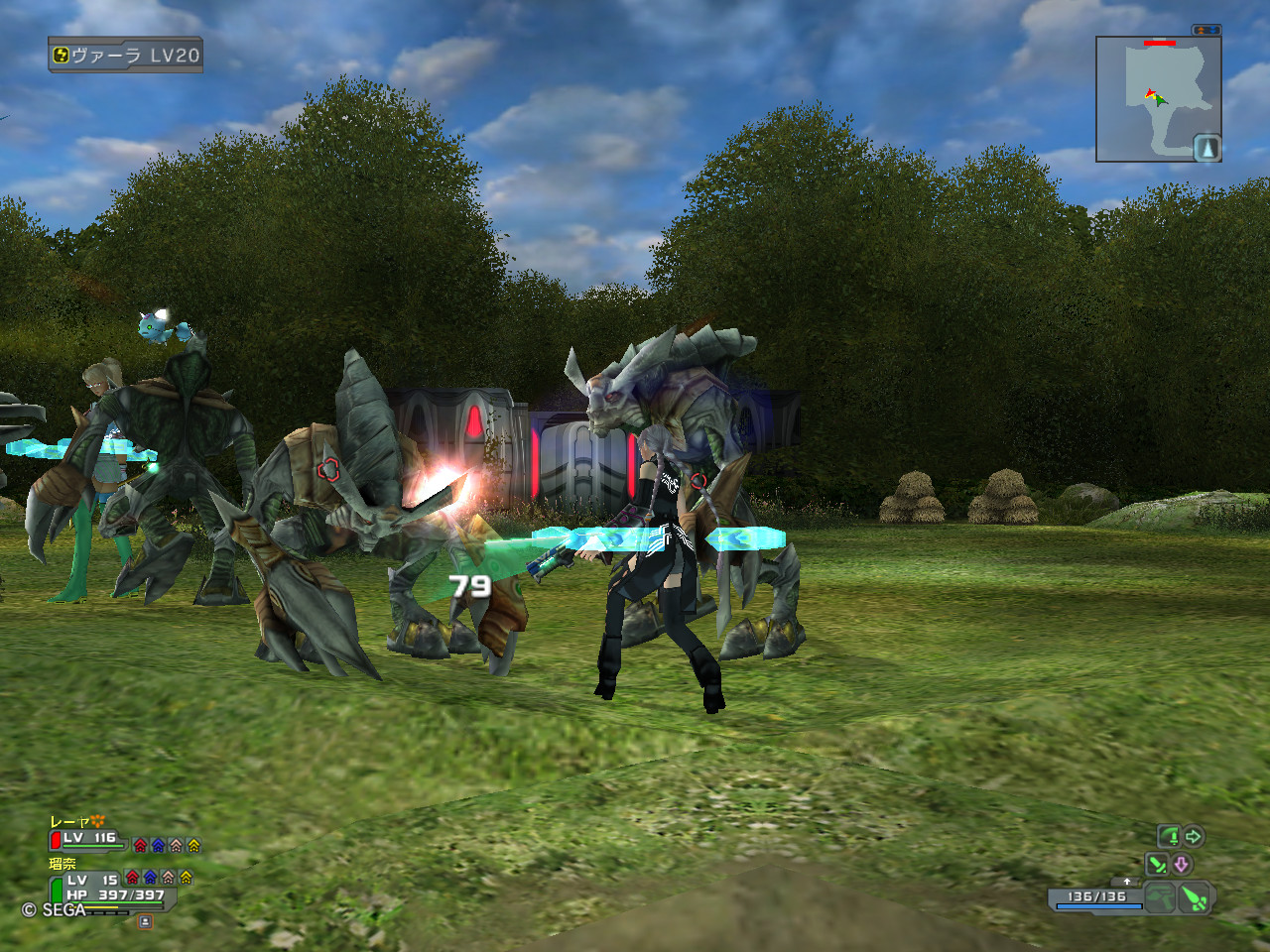
Task: Click the compass arrow icon on the minimap
Action: 1206,148
